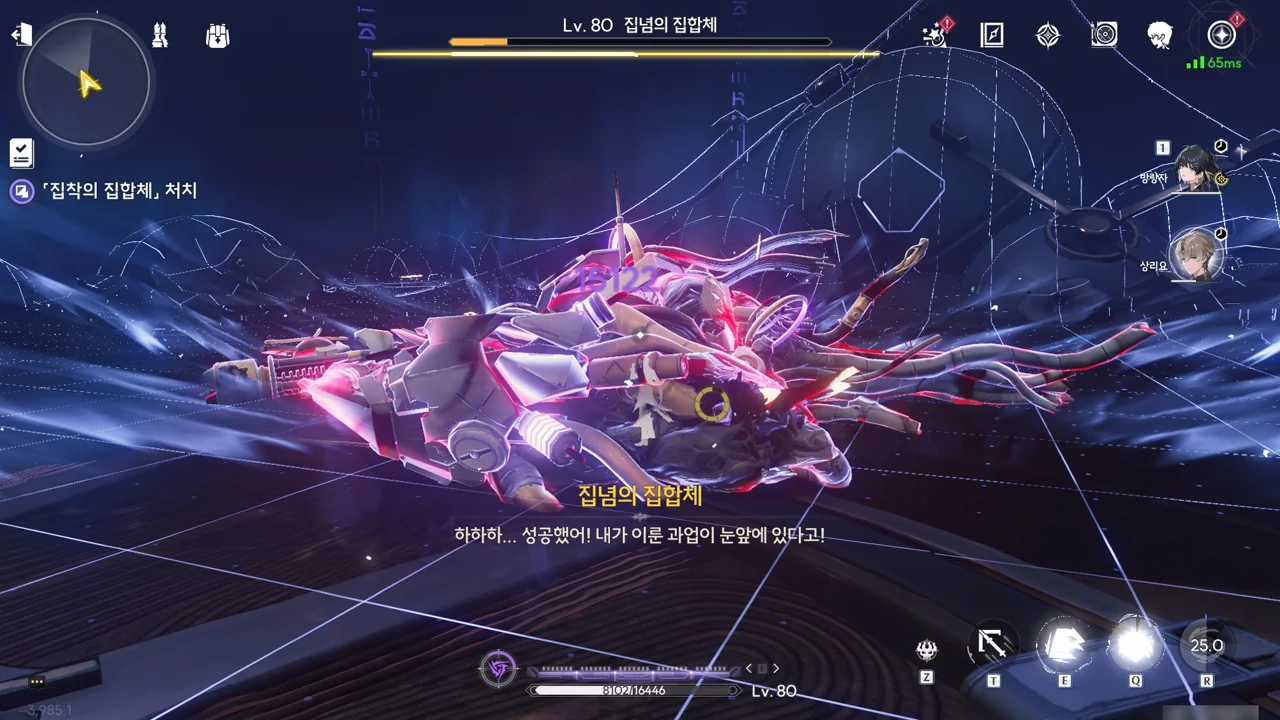This screenshot has height=720, width=1280.
Task: Open the backpack inventory
Action: 217,36
